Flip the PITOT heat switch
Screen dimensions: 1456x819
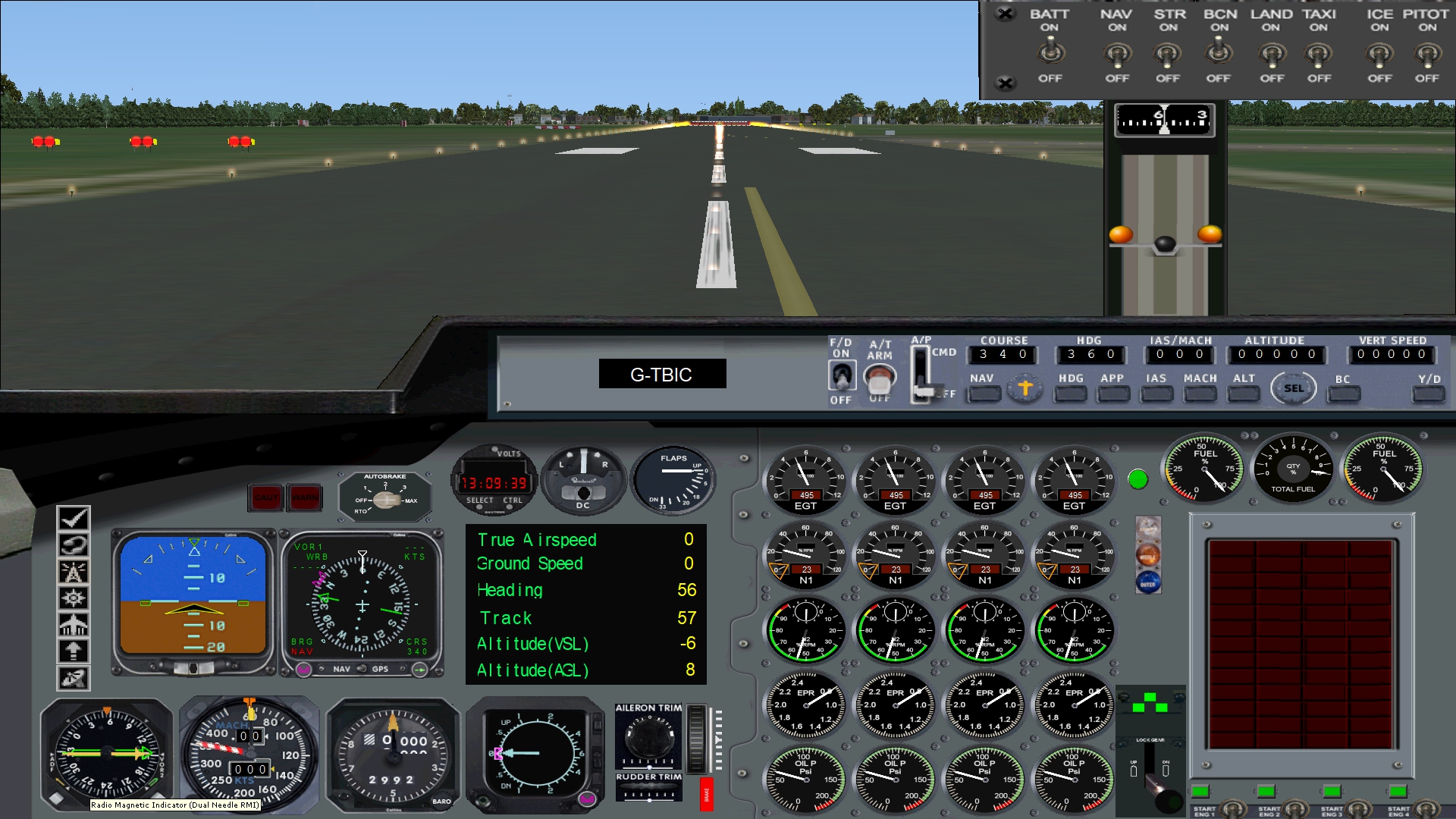click(x=1427, y=55)
